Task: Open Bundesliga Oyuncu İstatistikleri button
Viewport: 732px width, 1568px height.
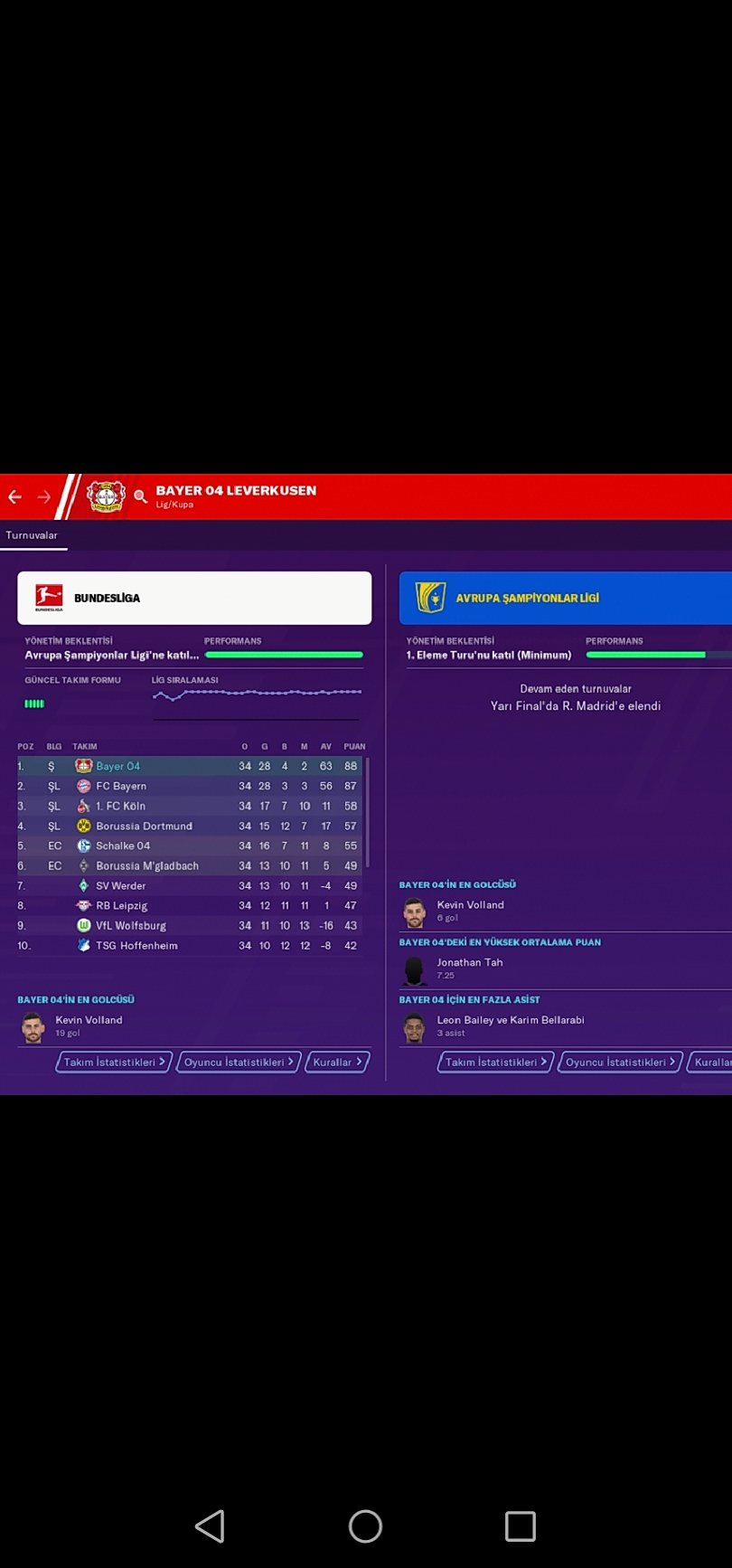Action: point(239,1062)
